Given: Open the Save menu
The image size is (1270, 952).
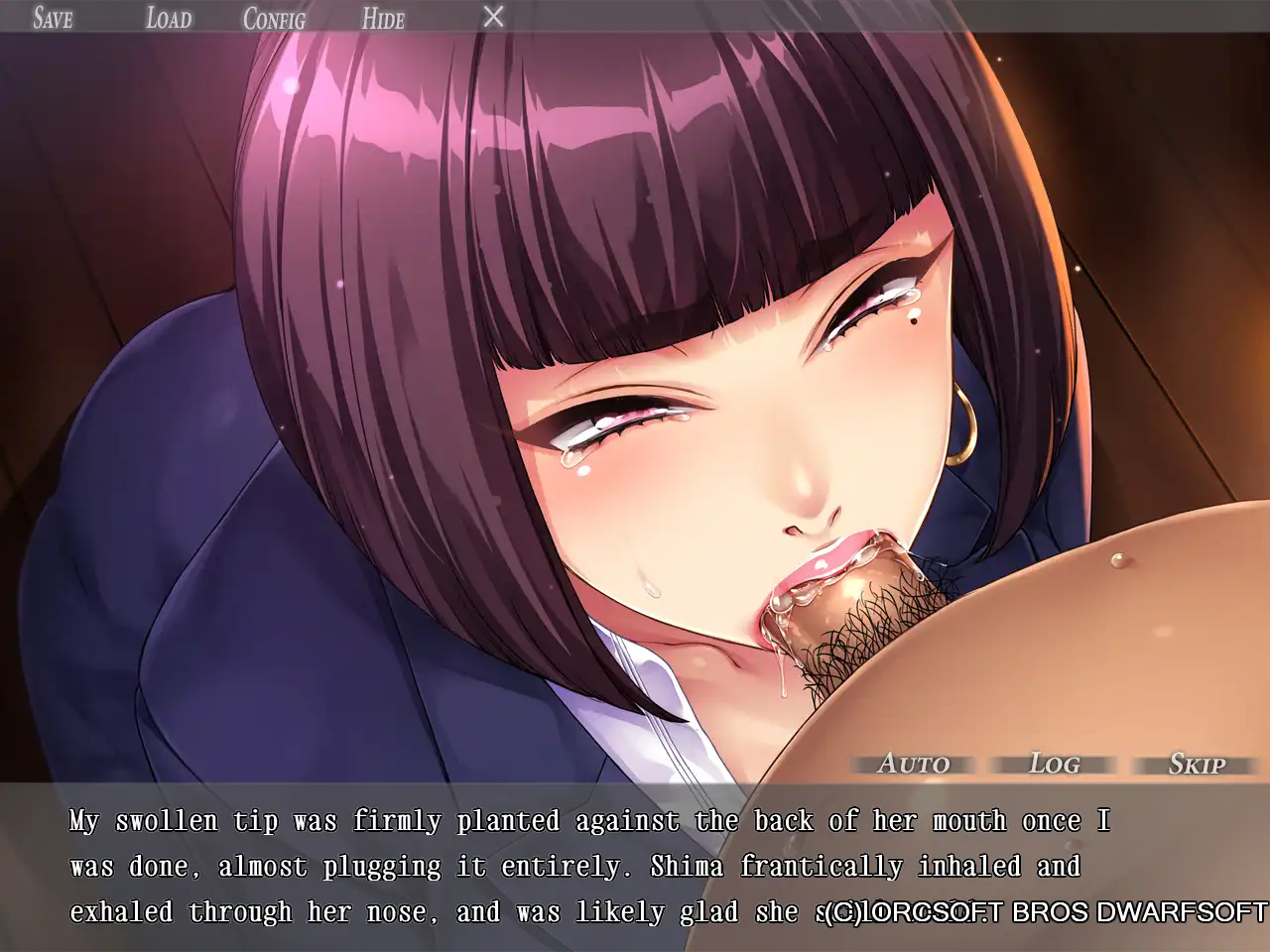Looking at the screenshot, I should (53, 18).
